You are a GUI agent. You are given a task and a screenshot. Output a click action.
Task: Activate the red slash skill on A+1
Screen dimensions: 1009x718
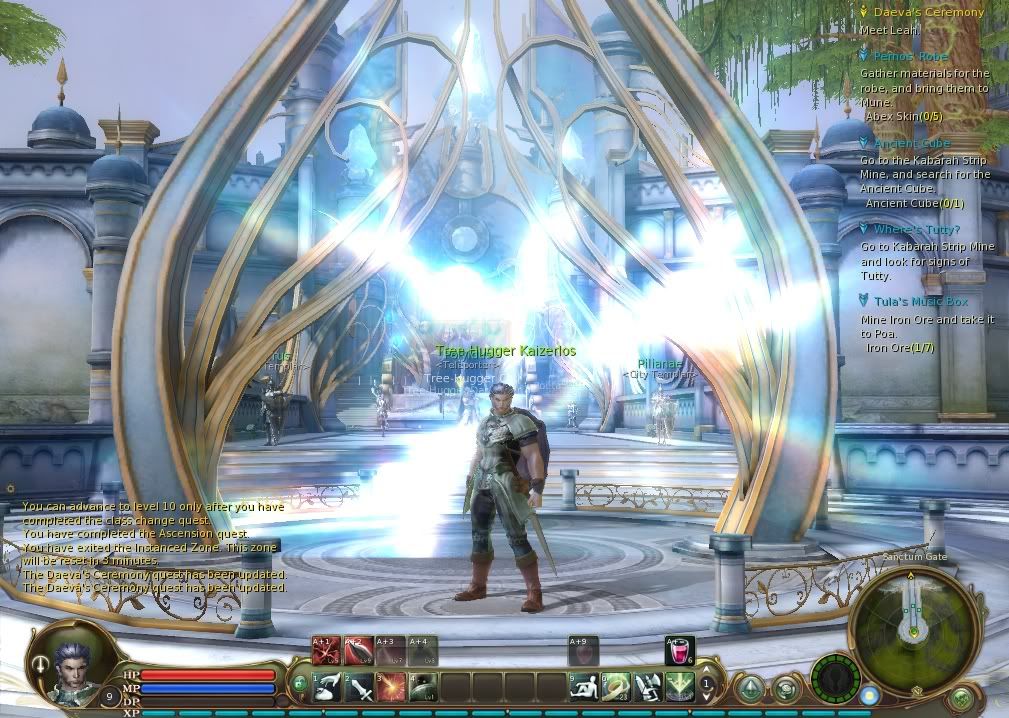[327, 652]
